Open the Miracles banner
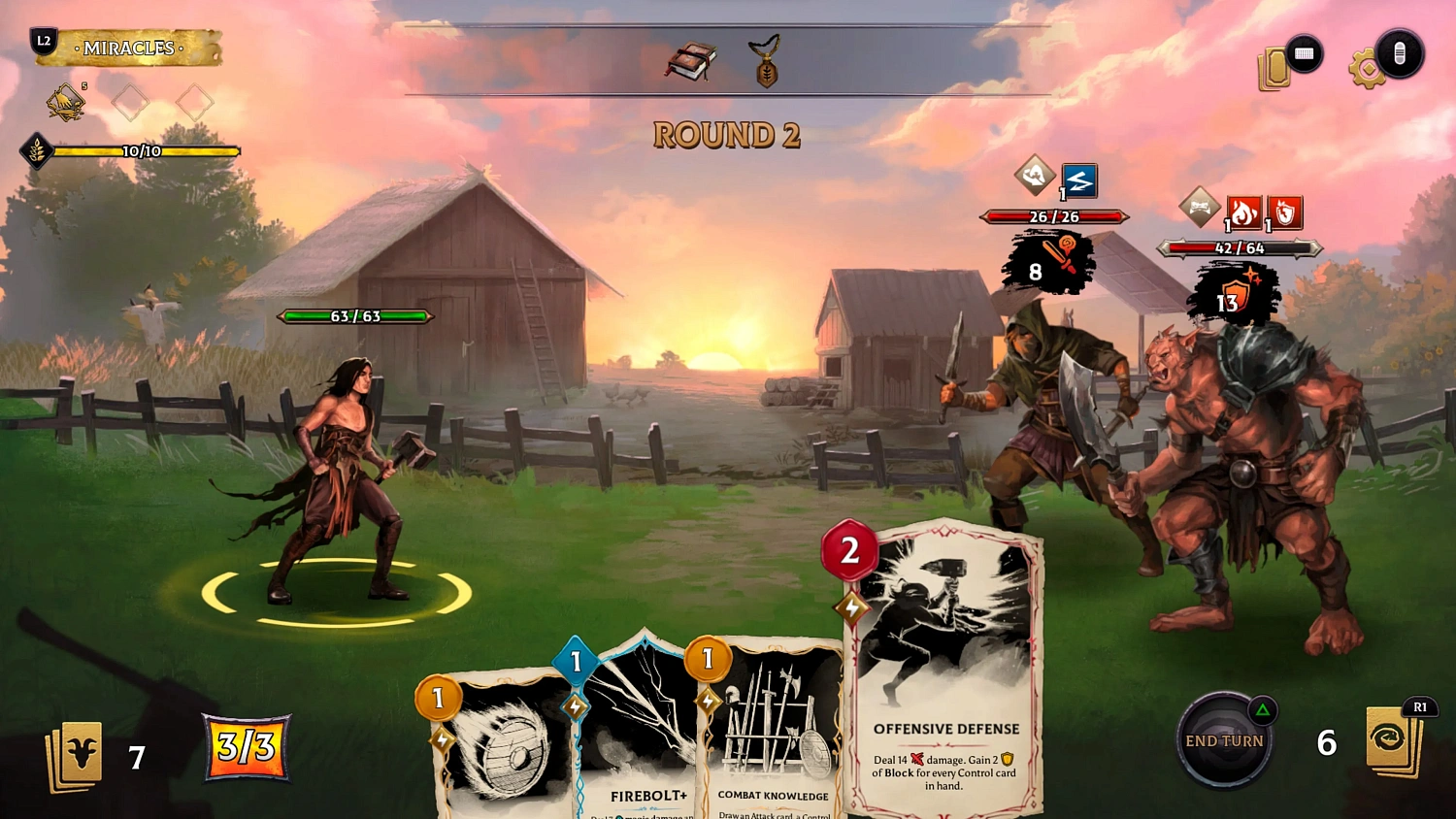 [x=128, y=49]
